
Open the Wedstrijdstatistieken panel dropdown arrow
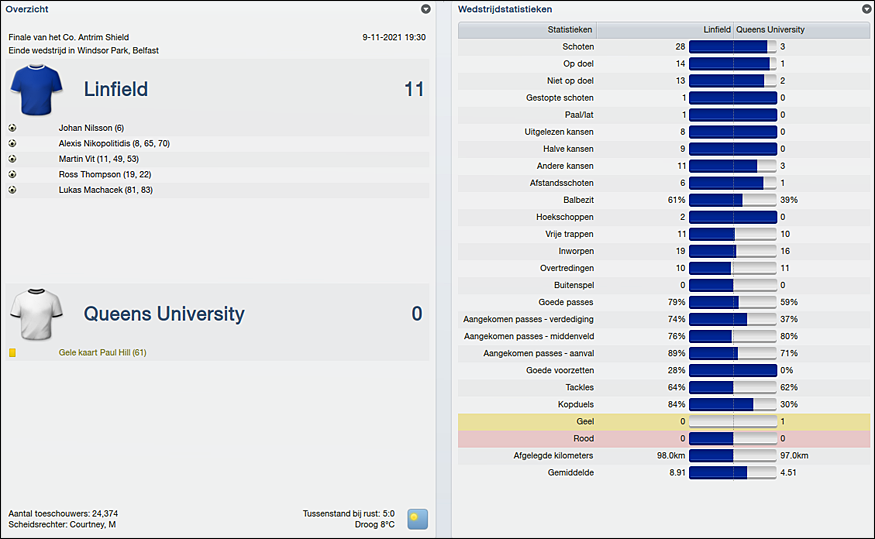(x=866, y=9)
